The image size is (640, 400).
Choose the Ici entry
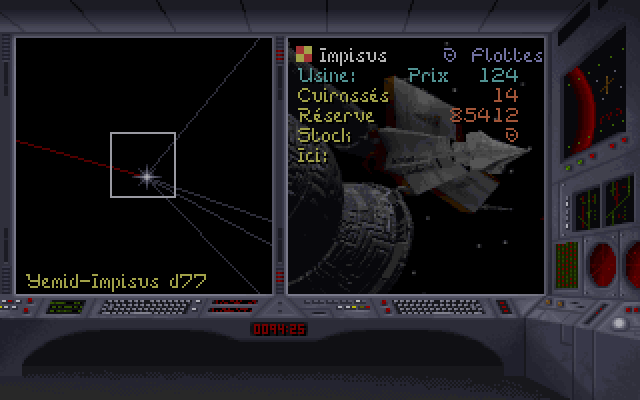coord(309,154)
